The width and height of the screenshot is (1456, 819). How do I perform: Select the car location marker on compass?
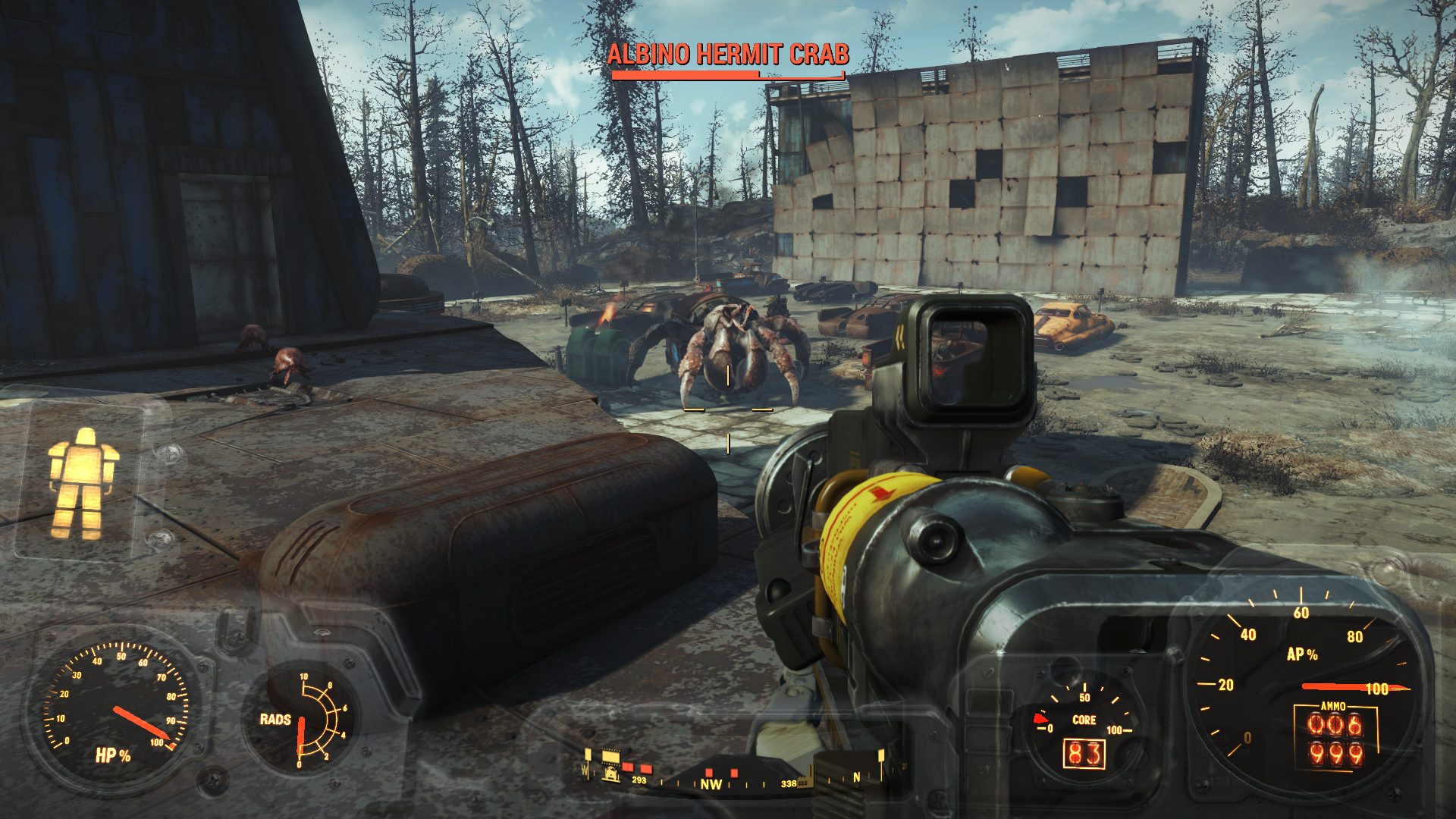point(610,773)
